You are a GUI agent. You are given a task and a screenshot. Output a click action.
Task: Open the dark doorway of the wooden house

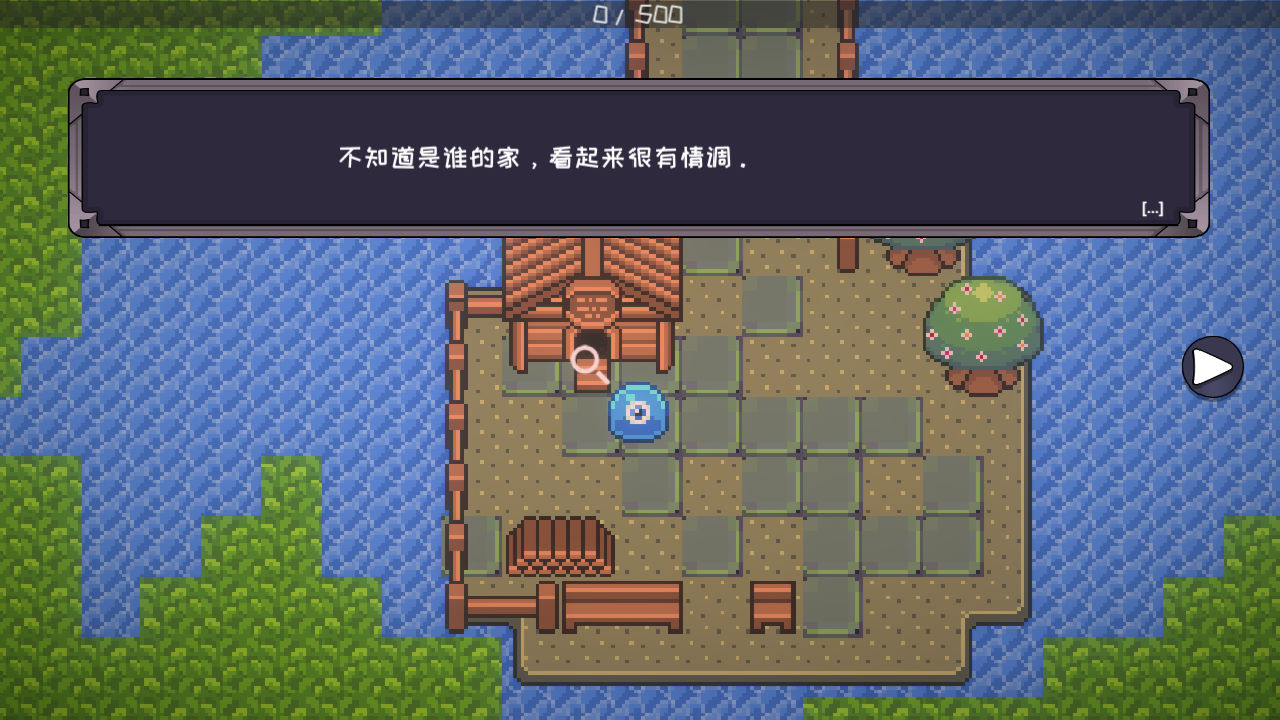tap(592, 341)
